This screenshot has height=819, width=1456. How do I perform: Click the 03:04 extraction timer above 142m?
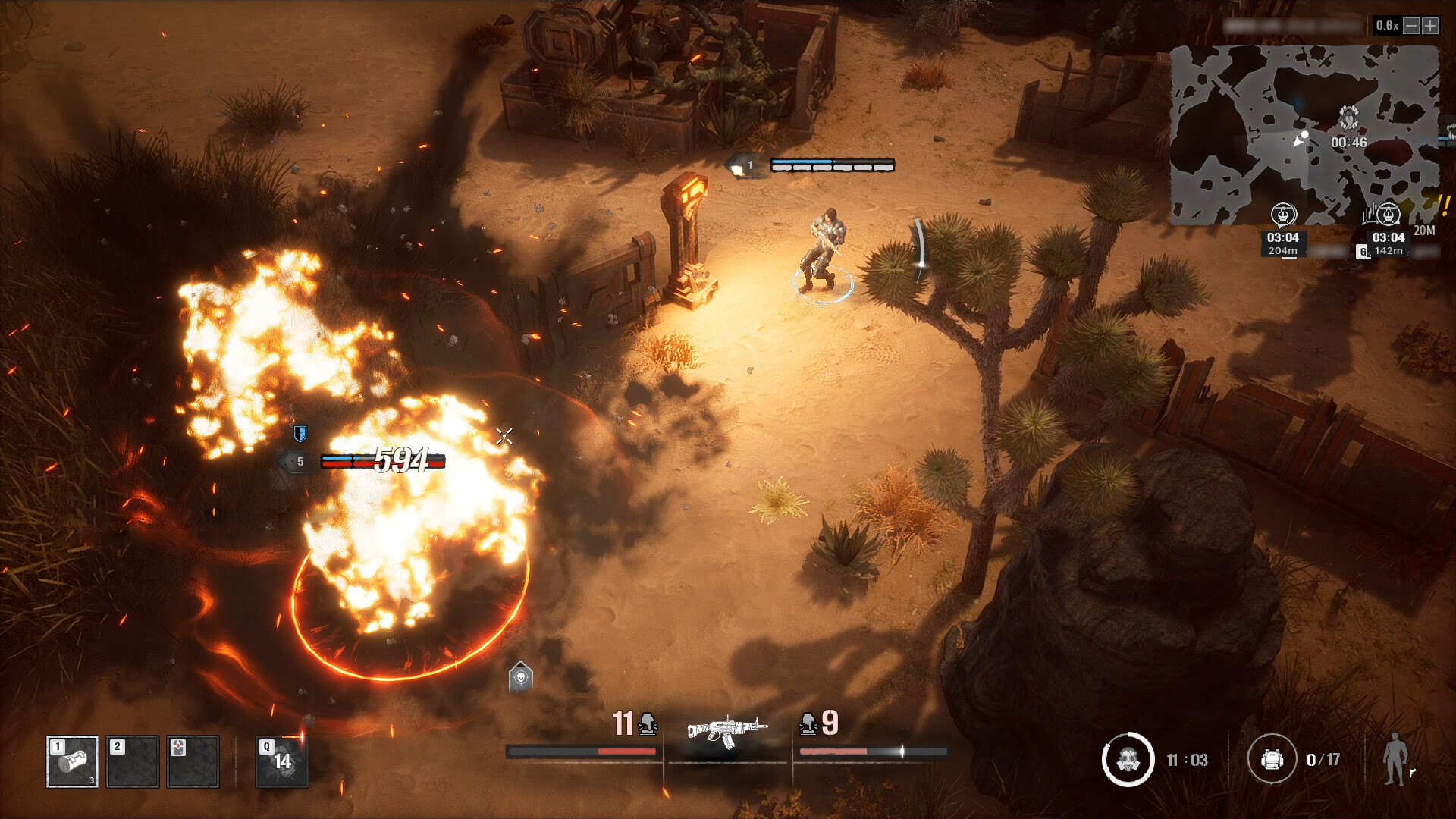[x=1389, y=237]
